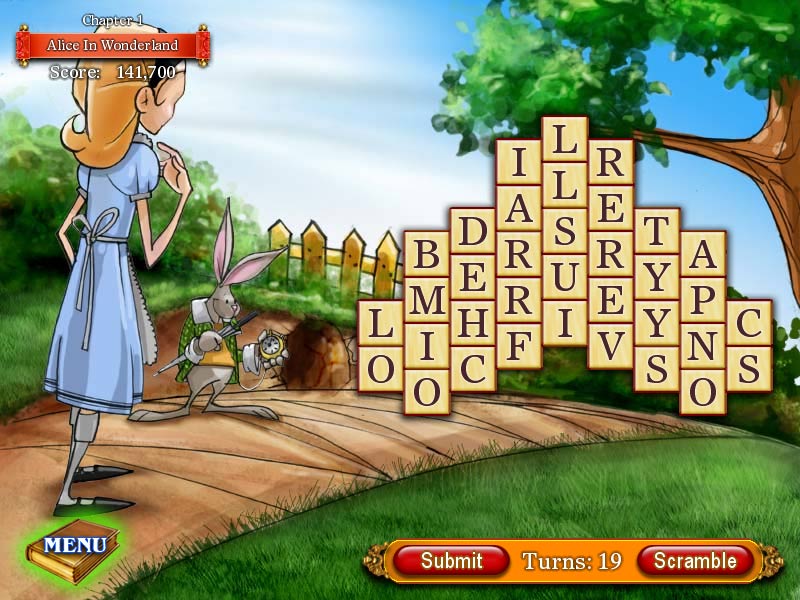Click the letter P tile
800x600 pixels.
[x=702, y=300]
